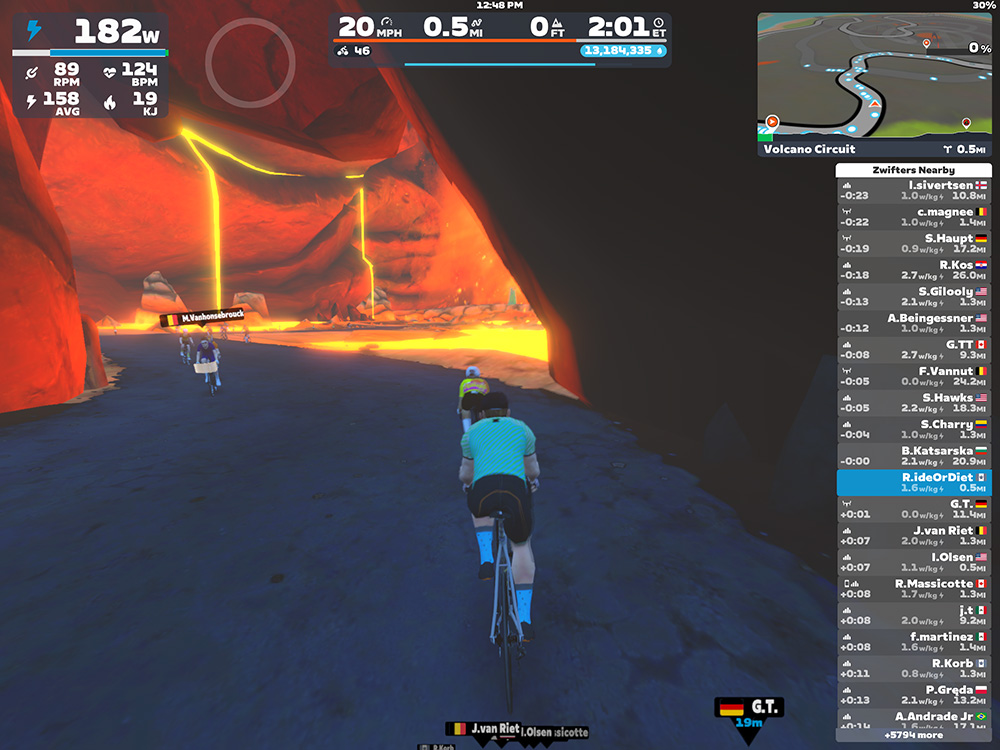The height and width of the screenshot is (750, 1000).
Task: Choose c.magnee from the nearby riders list
Action: 913,216
